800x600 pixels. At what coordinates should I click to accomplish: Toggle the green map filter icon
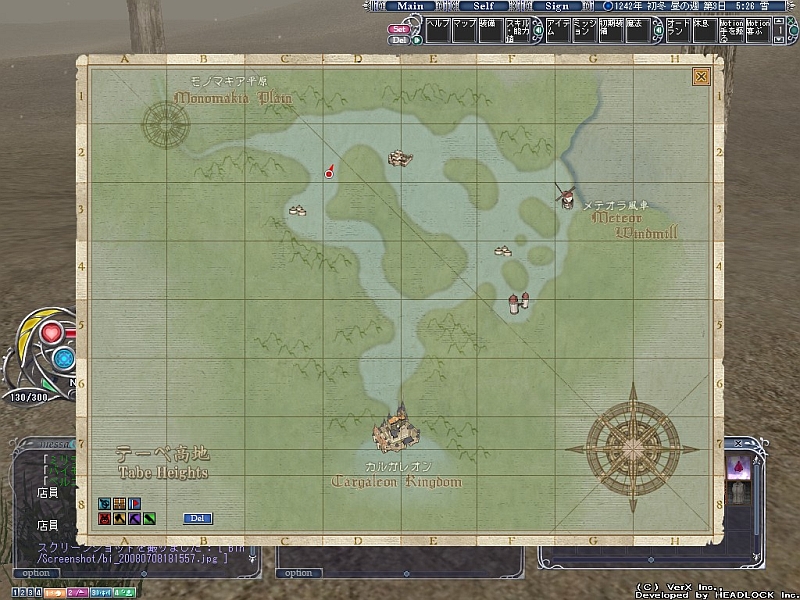[x=148, y=519]
